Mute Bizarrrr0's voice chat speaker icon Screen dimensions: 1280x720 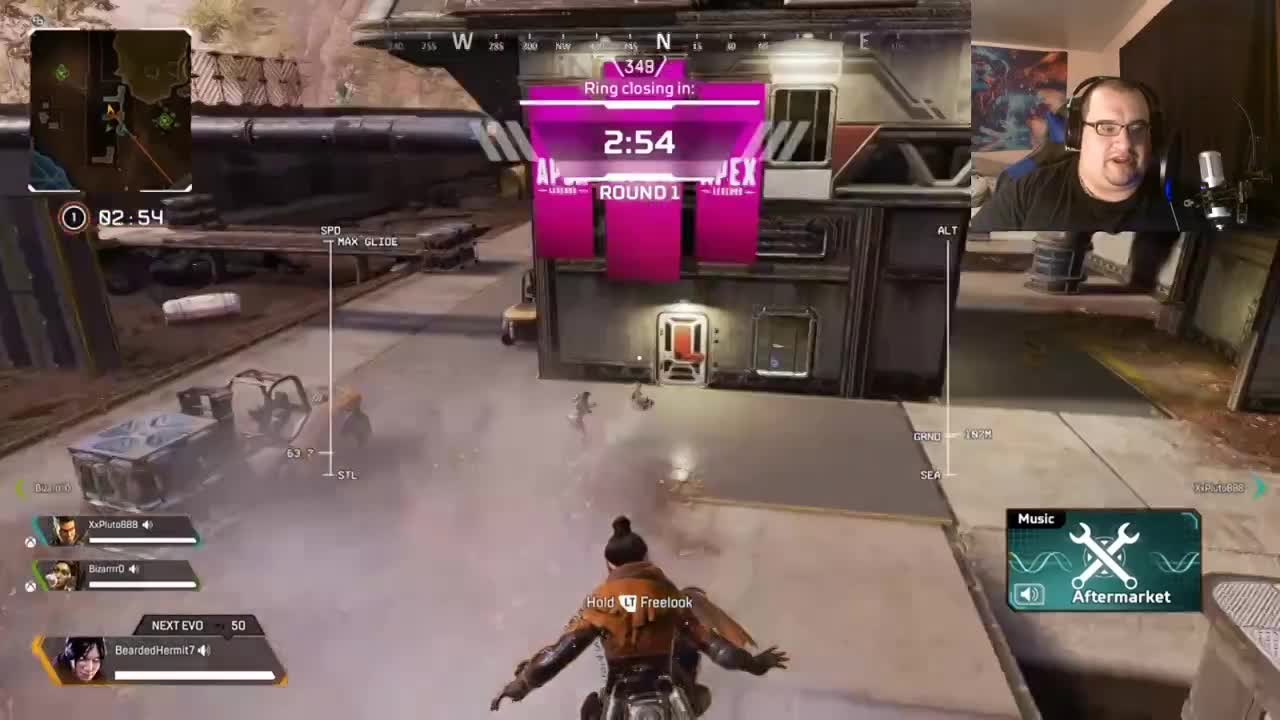click(134, 569)
